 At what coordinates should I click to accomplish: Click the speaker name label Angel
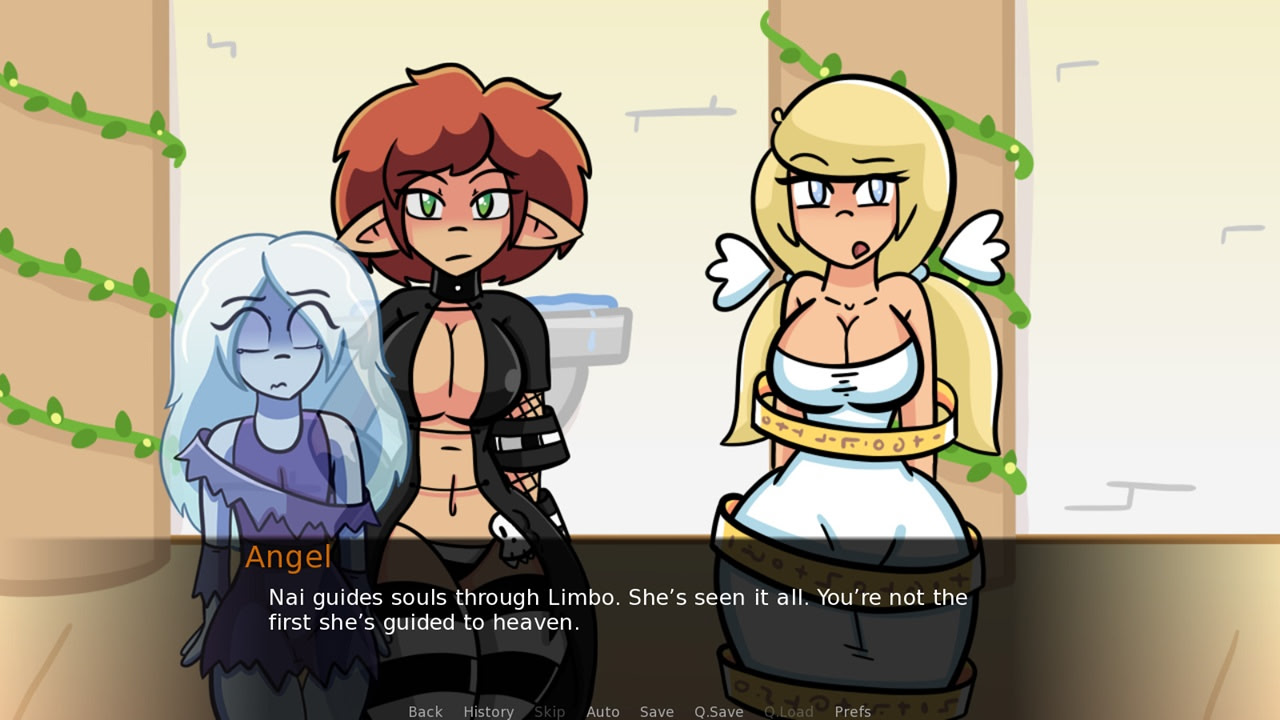click(x=289, y=557)
